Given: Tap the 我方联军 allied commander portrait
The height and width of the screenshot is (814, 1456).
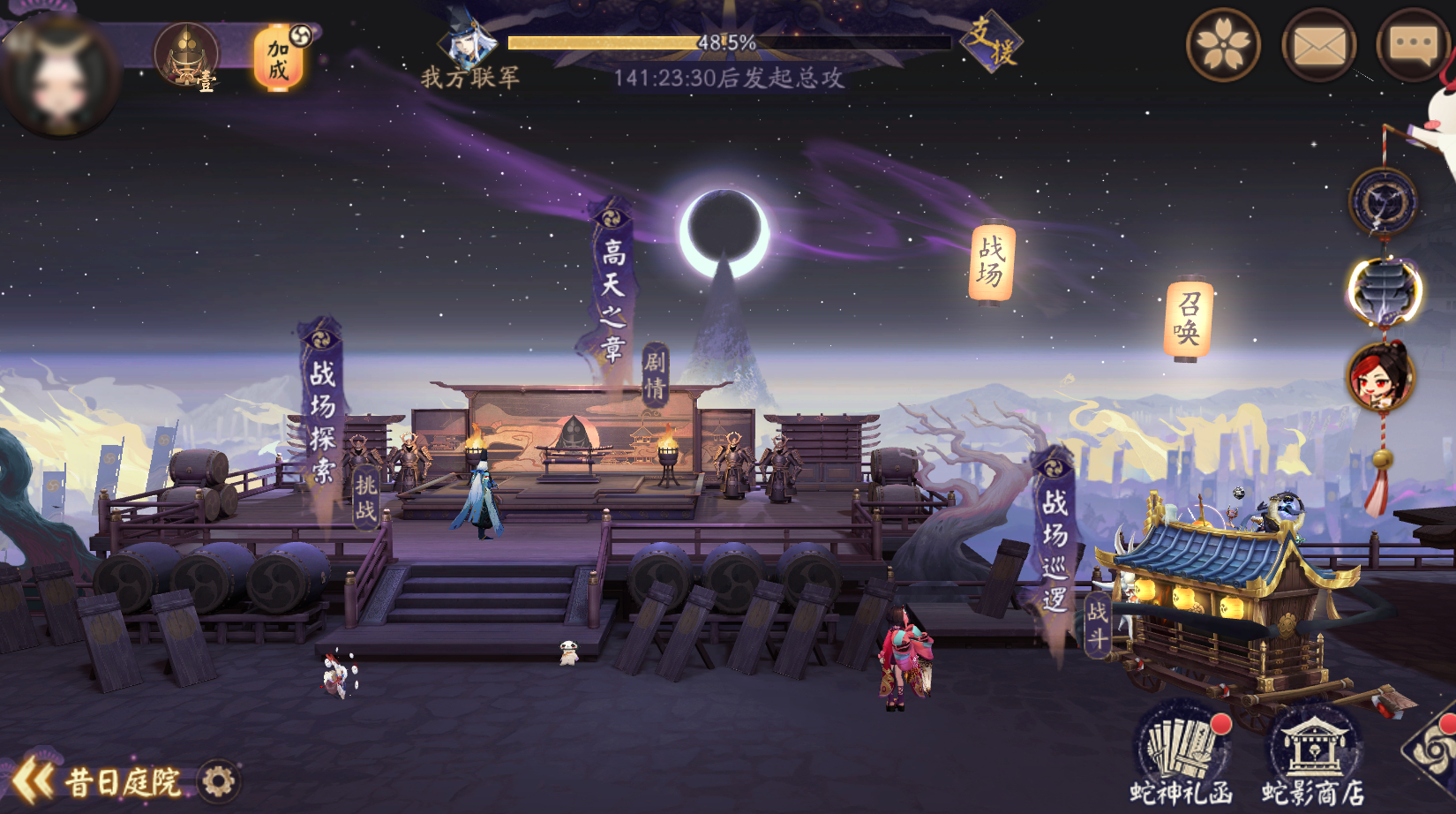Looking at the screenshot, I should point(467,41).
